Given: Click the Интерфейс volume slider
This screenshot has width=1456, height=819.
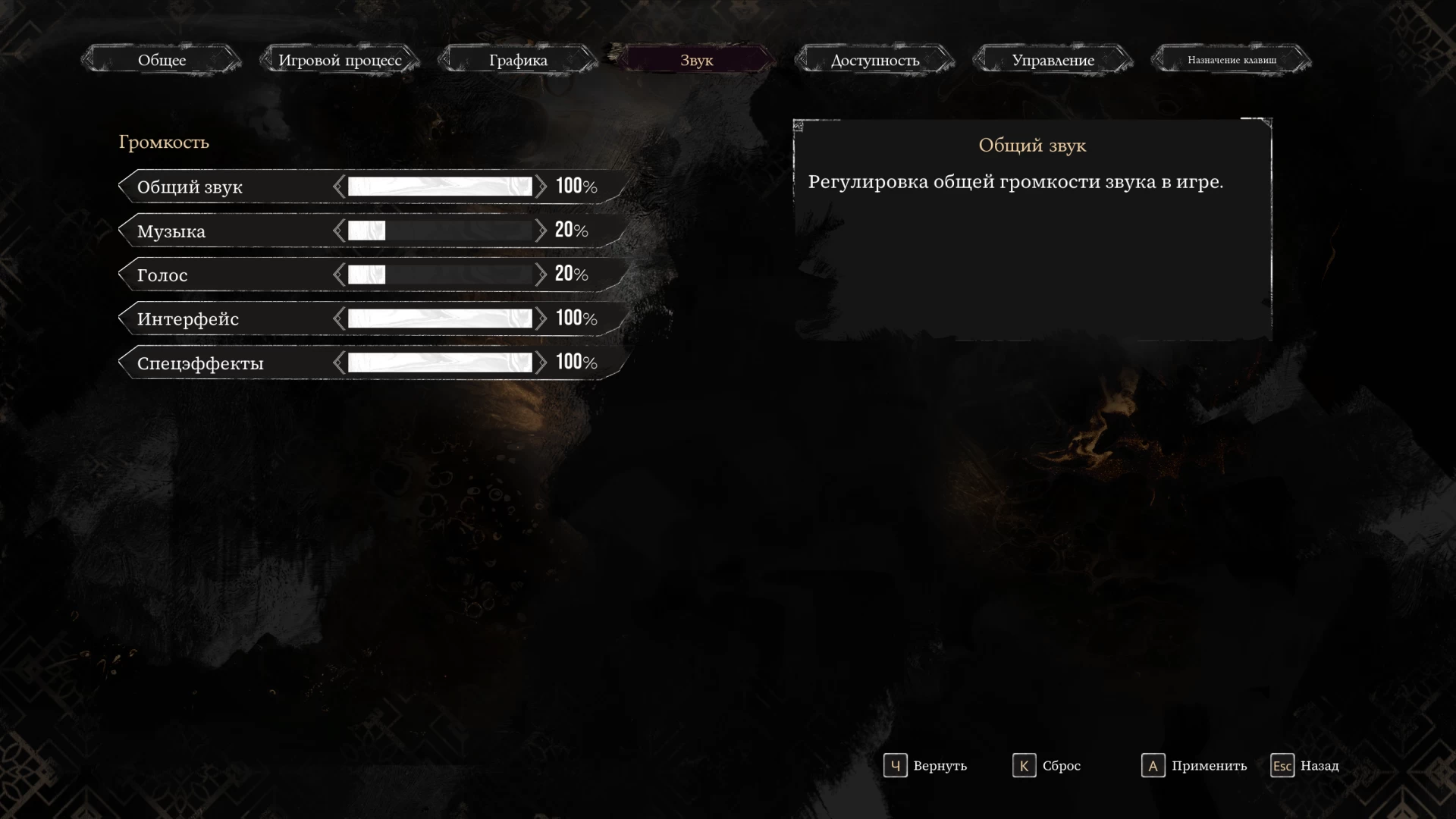Looking at the screenshot, I should 440,318.
